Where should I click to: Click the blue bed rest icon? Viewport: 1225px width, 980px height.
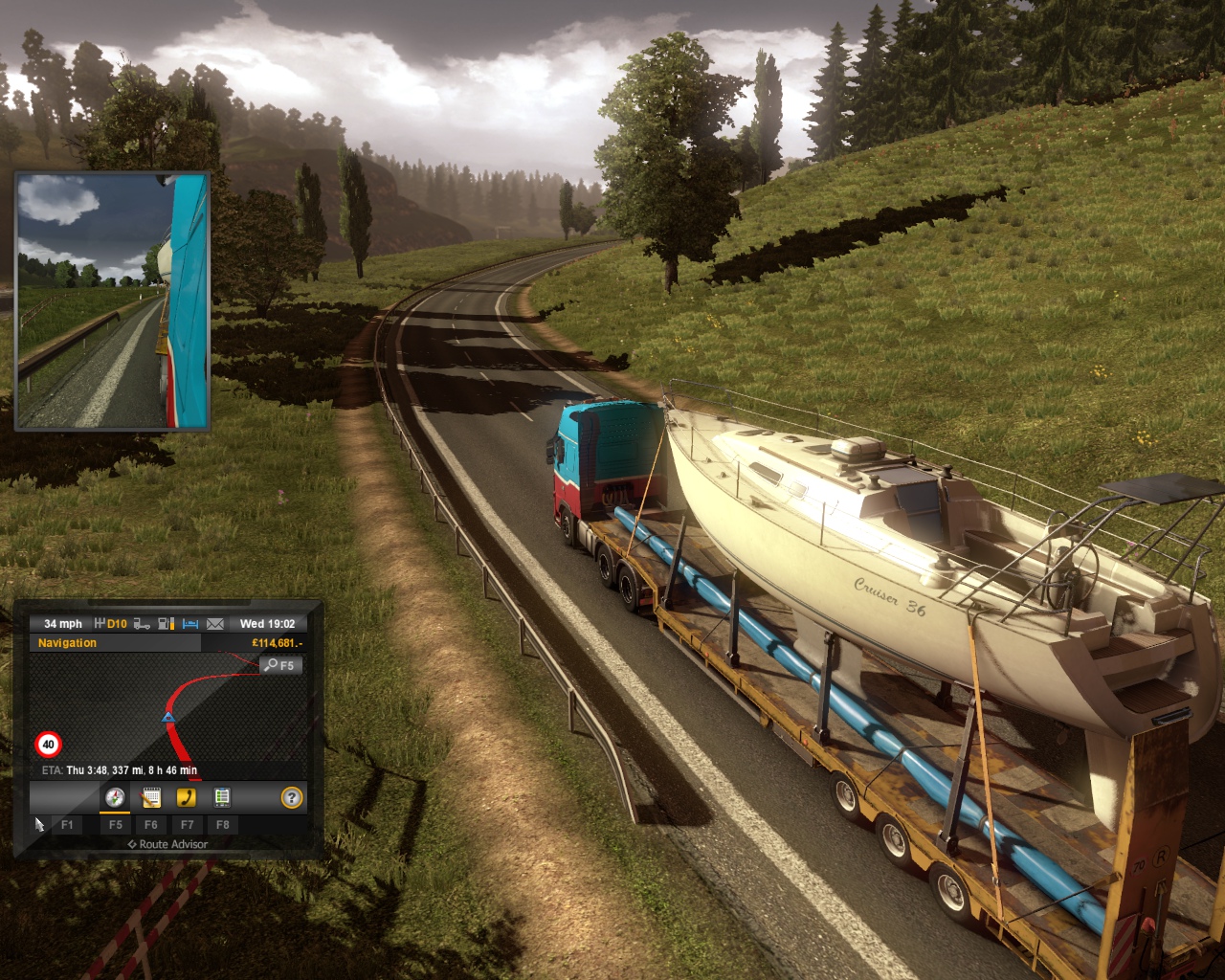pos(190,624)
